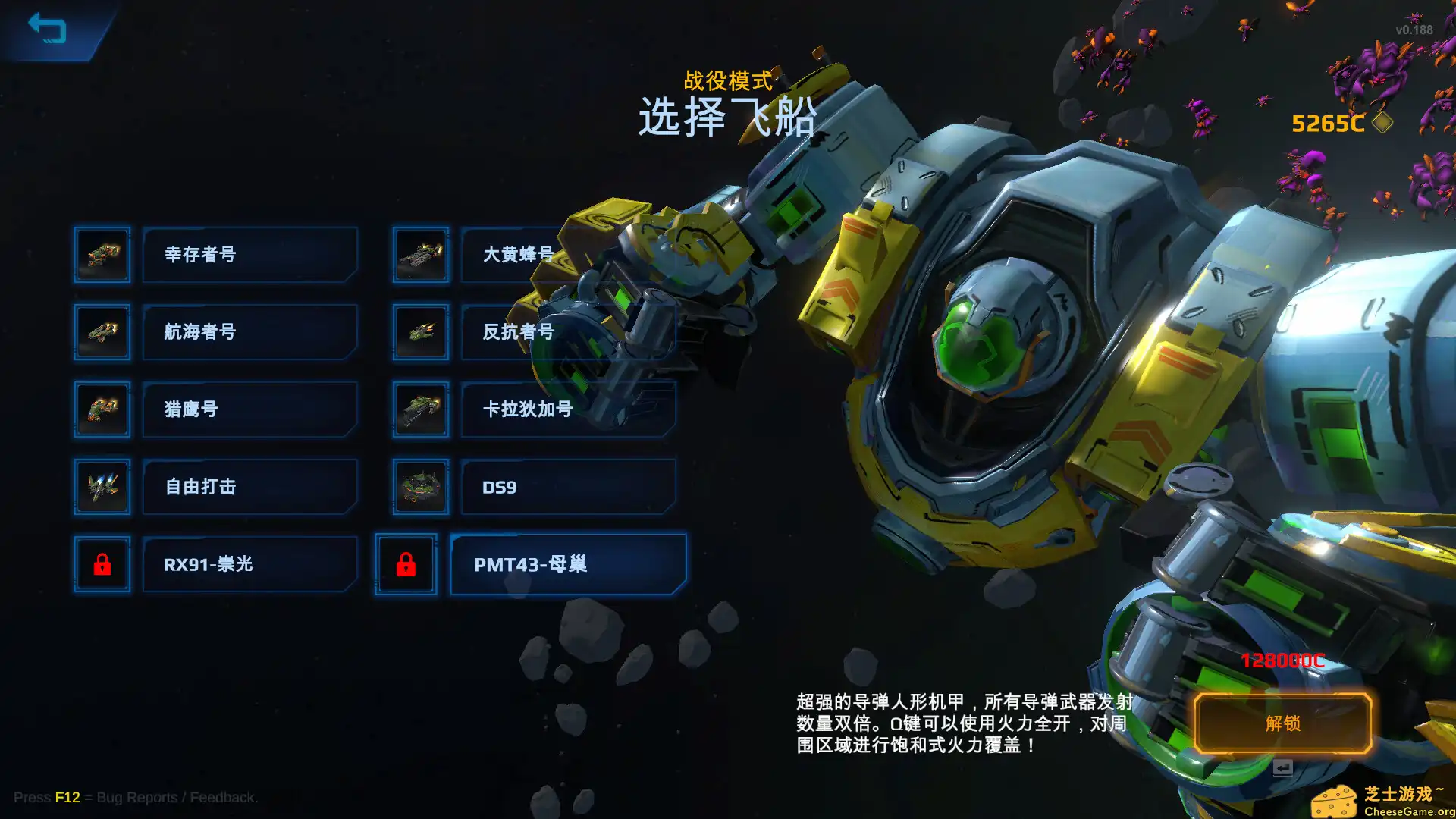The height and width of the screenshot is (819, 1456).
Task: Click the red lock on PMT43-母巢
Action: (406, 564)
